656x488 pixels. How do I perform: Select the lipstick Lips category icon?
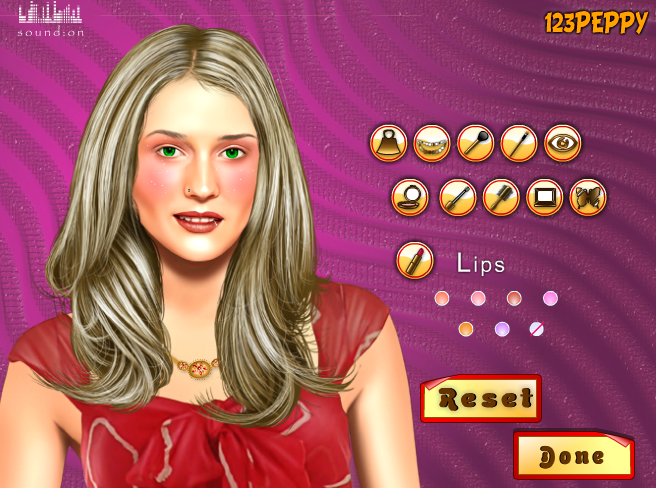(414, 262)
